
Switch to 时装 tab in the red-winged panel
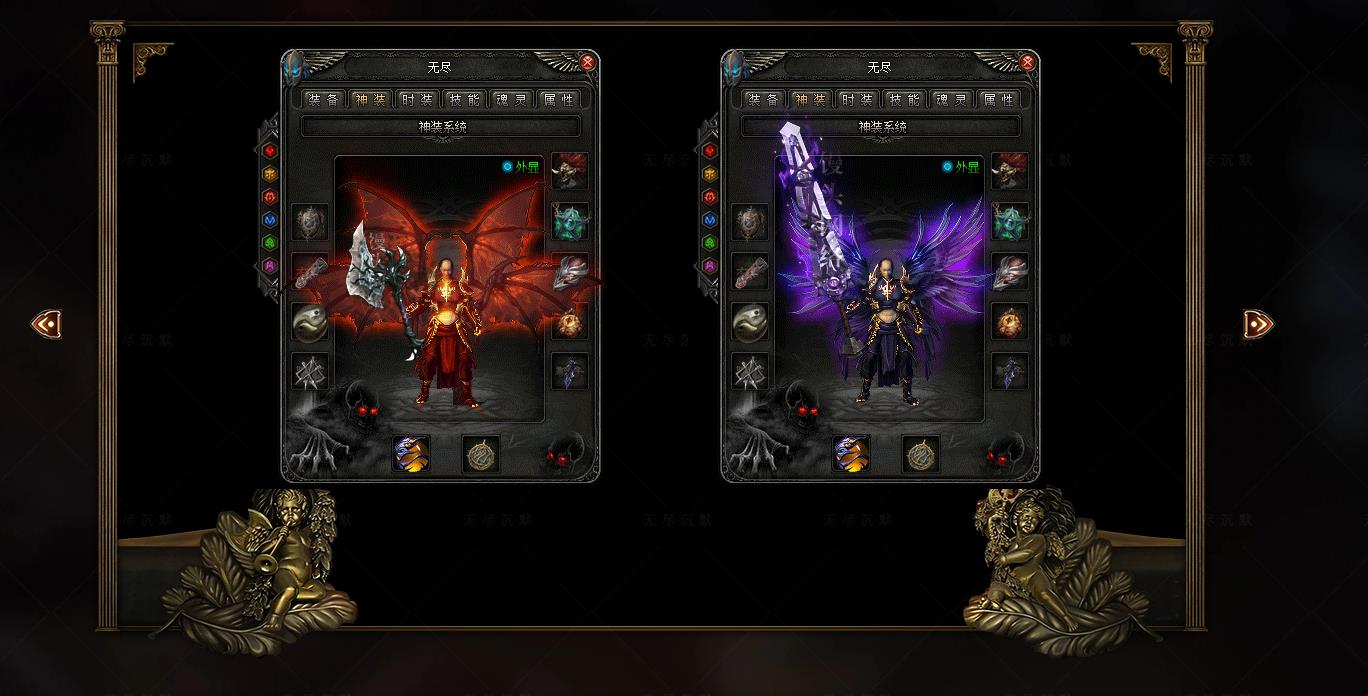pyautogui.click(x=417, y=100)
